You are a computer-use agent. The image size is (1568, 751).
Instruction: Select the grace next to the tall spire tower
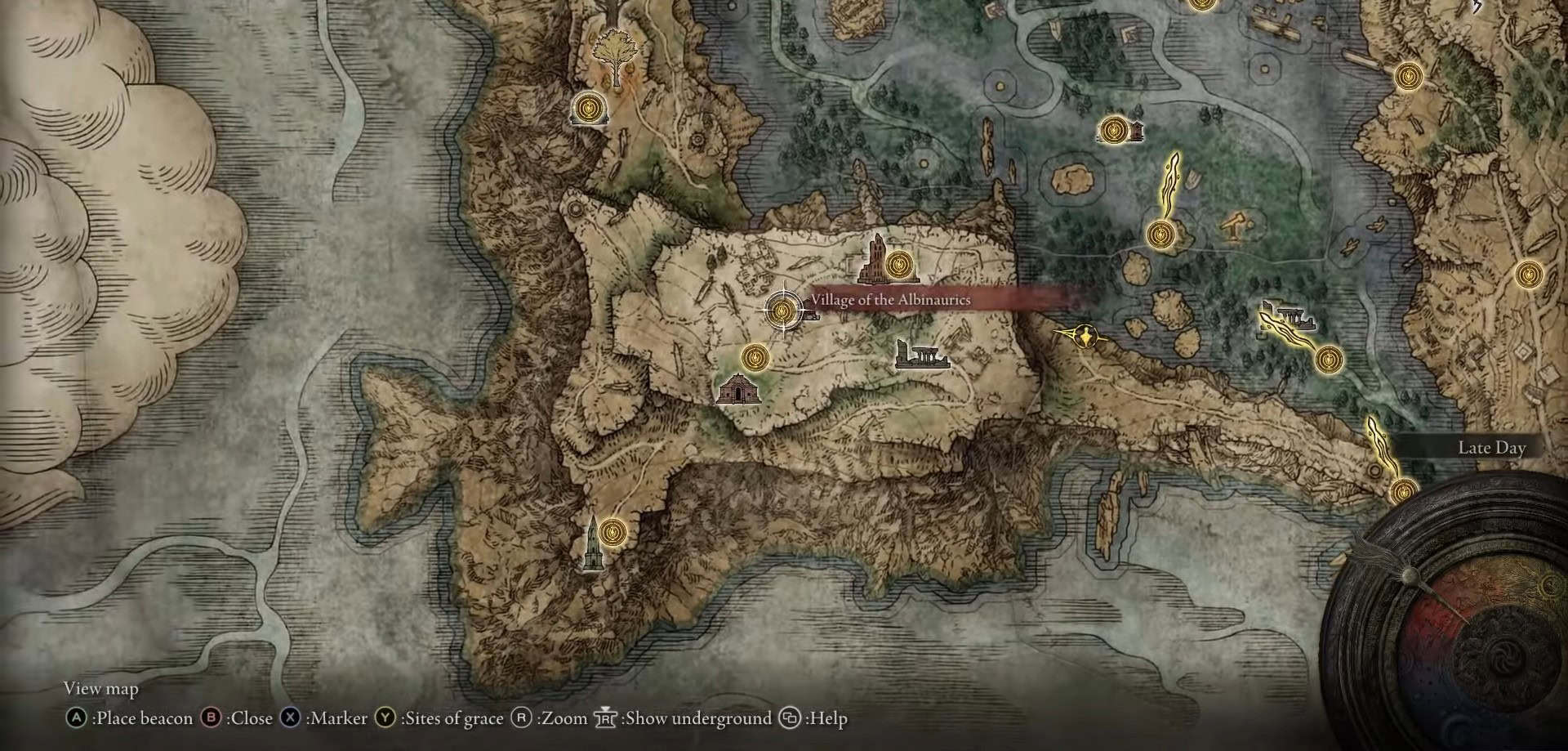(x=610, y=532)
